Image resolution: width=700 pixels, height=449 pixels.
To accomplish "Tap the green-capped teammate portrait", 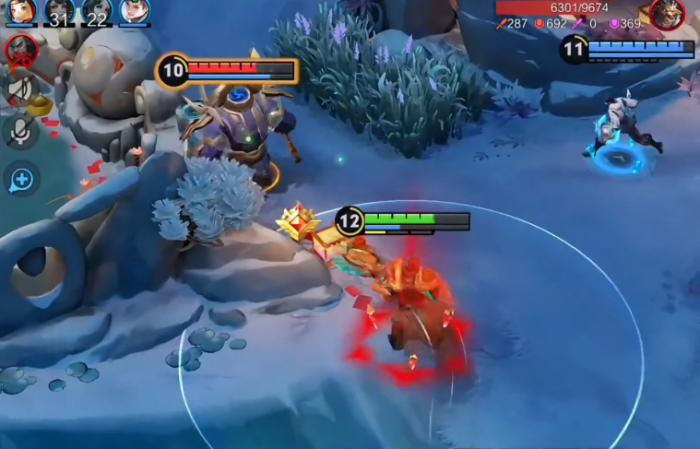I will click(x=134, y=11).
